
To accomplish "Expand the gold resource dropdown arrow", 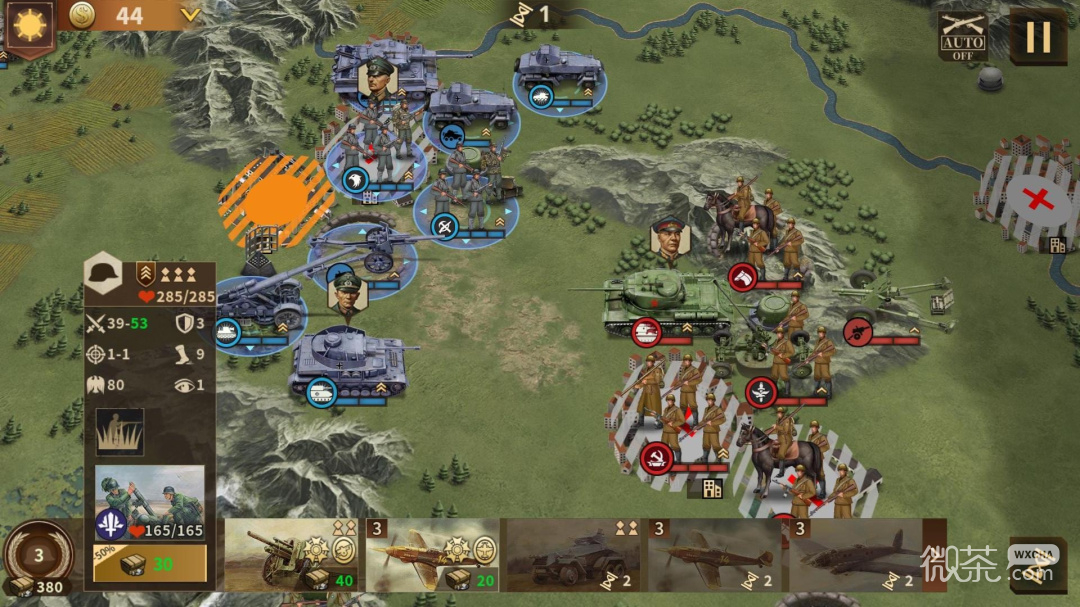I will point(190,15).
